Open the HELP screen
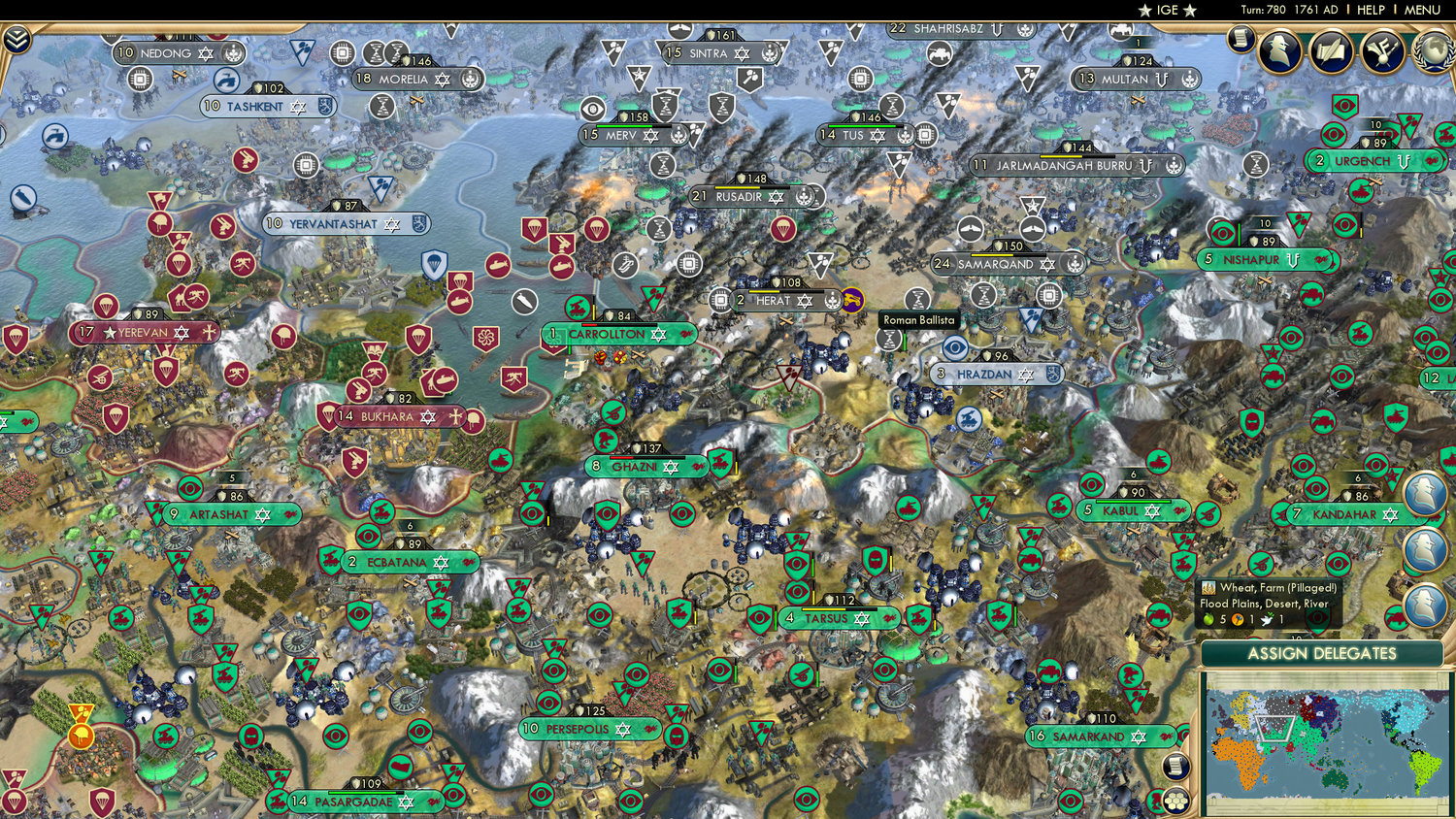 point(1373,10)
